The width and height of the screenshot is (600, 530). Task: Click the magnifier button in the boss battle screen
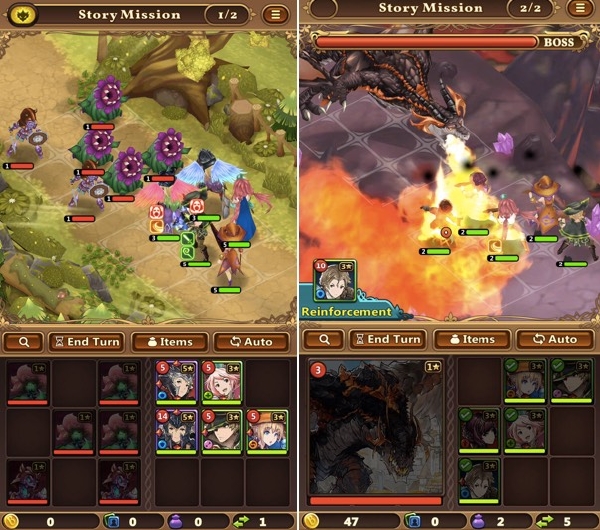[x=325, y=339]
